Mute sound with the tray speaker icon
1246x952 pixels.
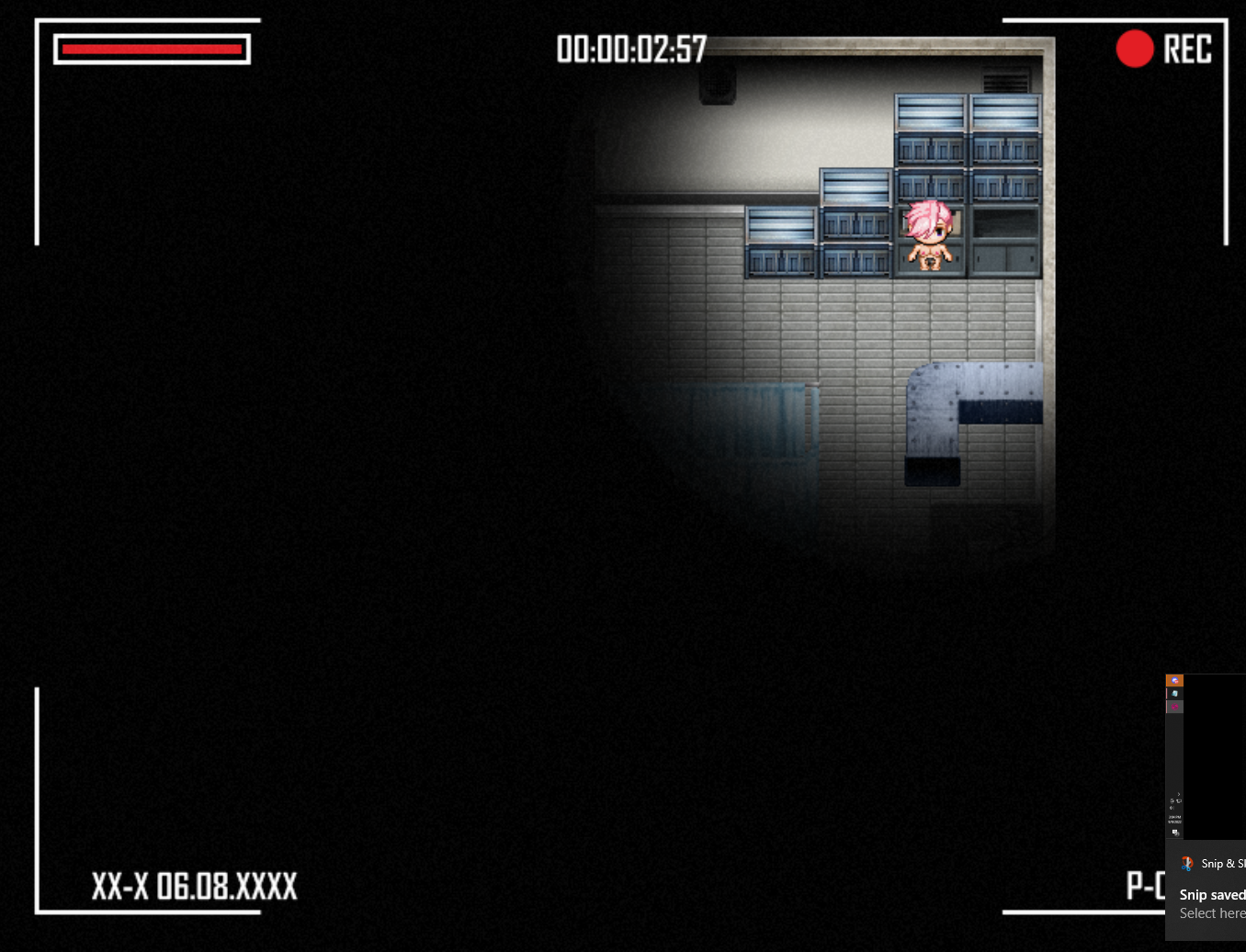1172,809
